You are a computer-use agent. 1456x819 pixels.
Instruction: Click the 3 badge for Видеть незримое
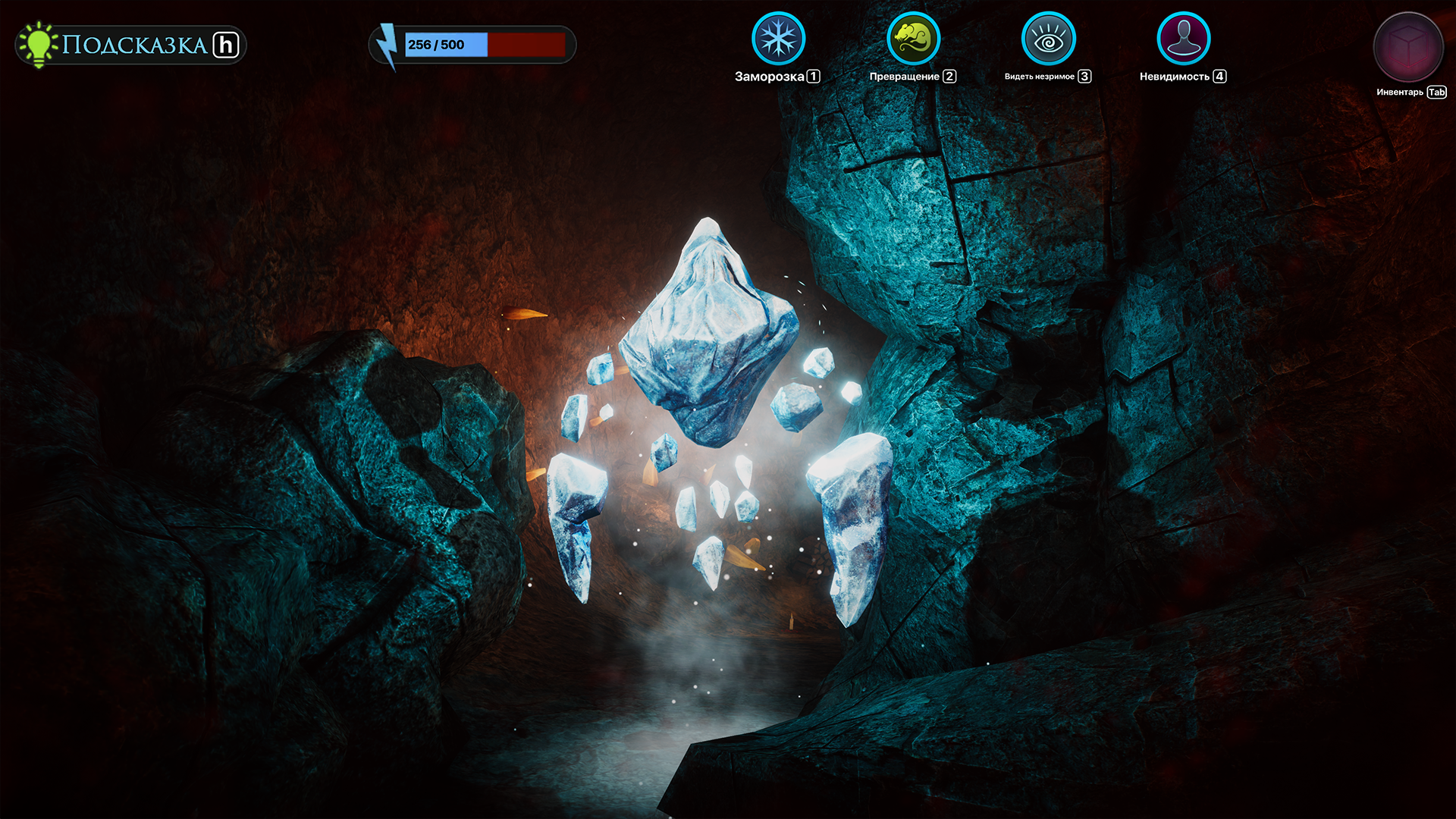point(1084,76)
